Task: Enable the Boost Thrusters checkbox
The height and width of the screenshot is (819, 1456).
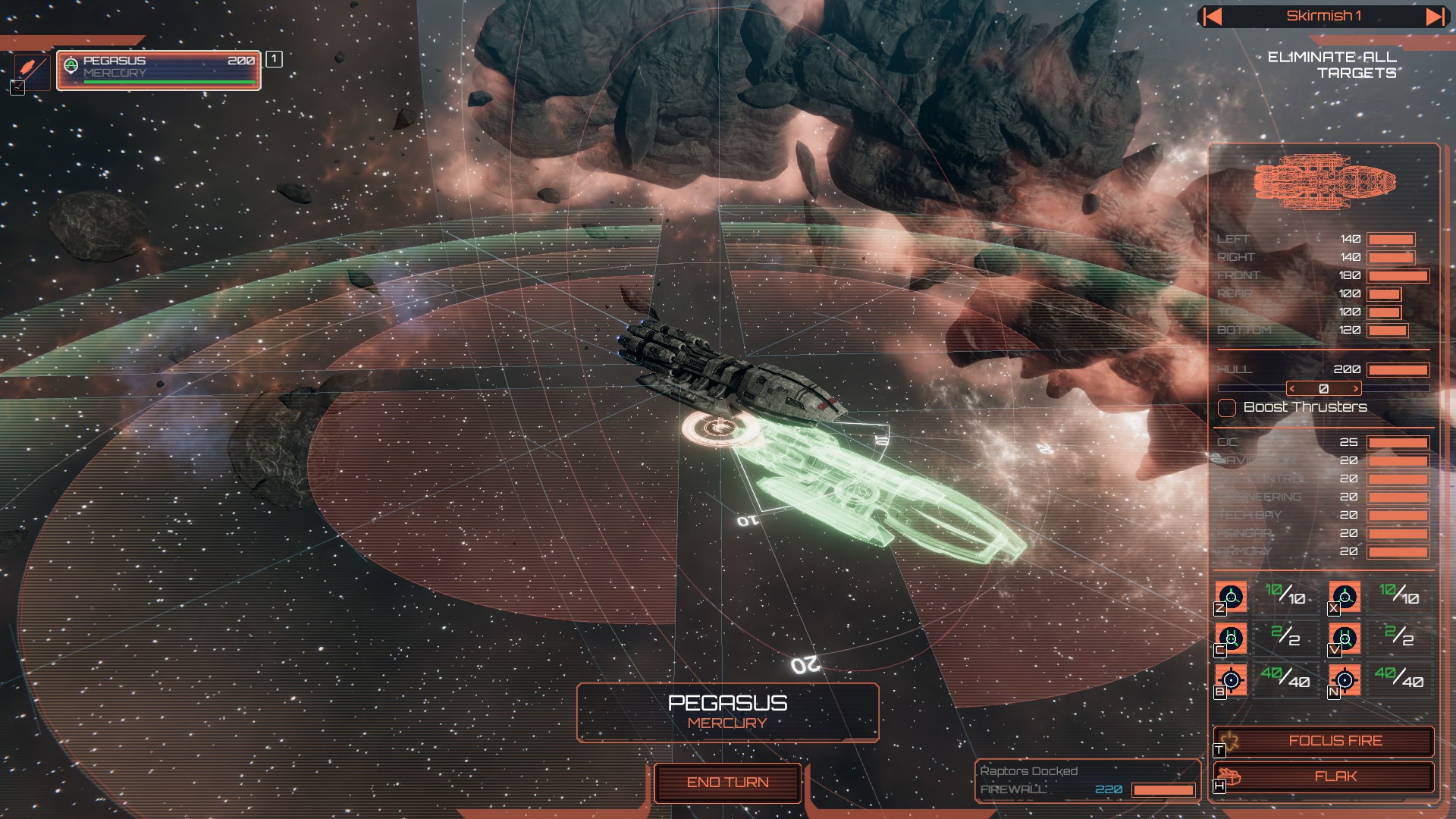Action: [x=1227, y=408]
